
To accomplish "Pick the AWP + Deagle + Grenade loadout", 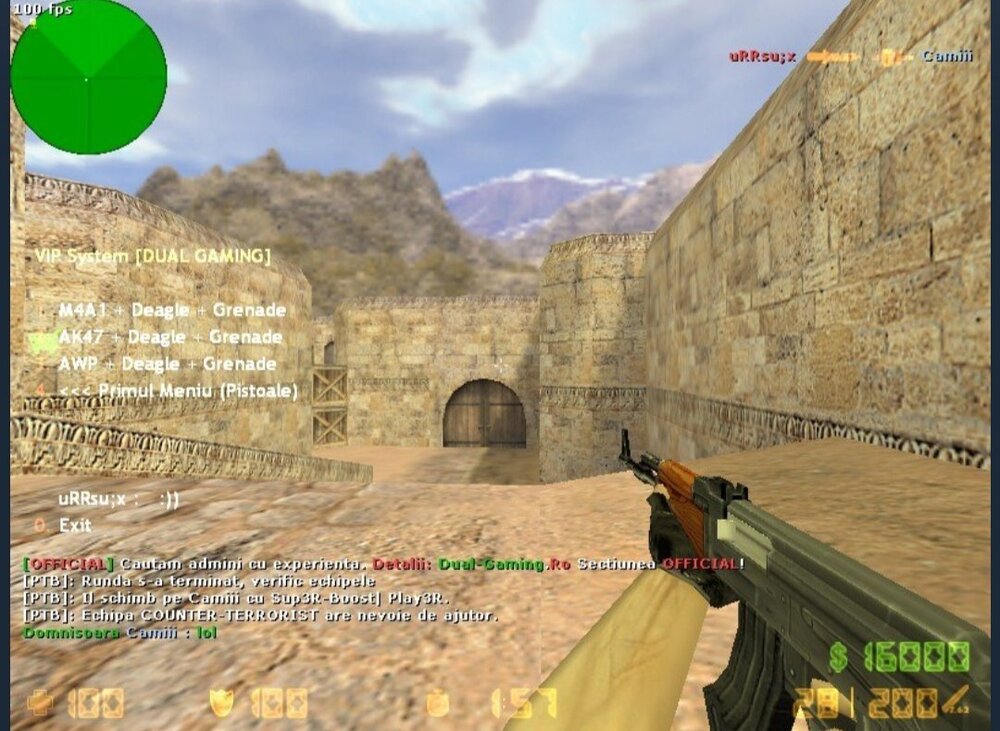I will click(166, 364).
